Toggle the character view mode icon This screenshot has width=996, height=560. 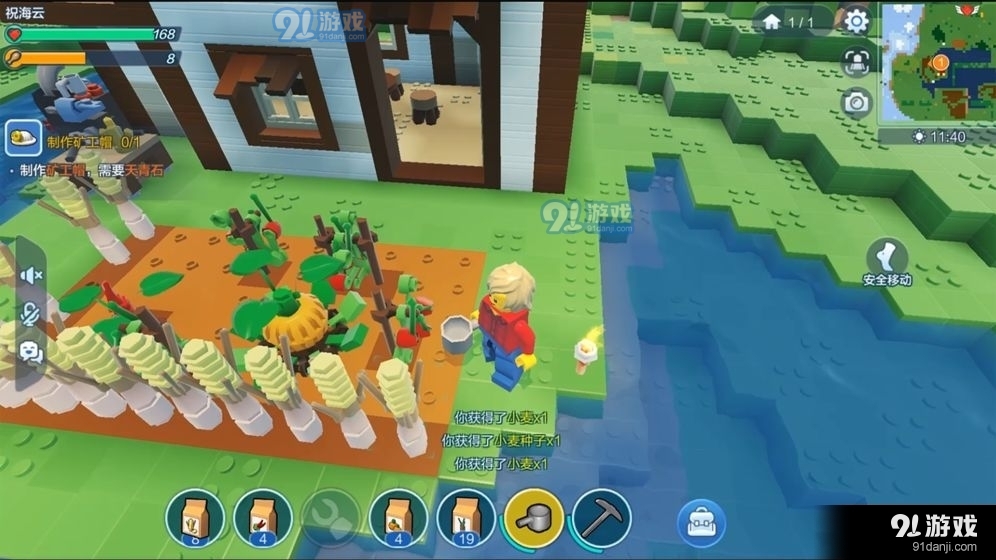(855, 61)
